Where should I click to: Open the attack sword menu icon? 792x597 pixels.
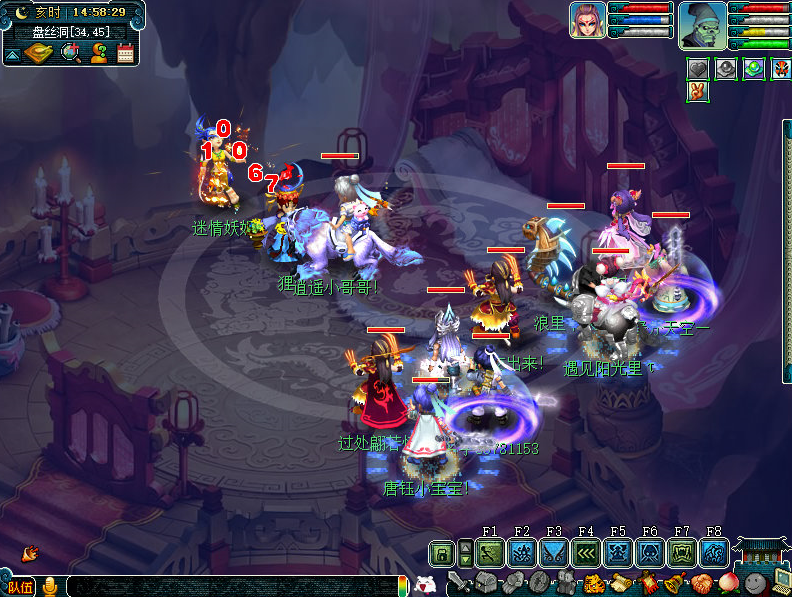click(460, 581)
